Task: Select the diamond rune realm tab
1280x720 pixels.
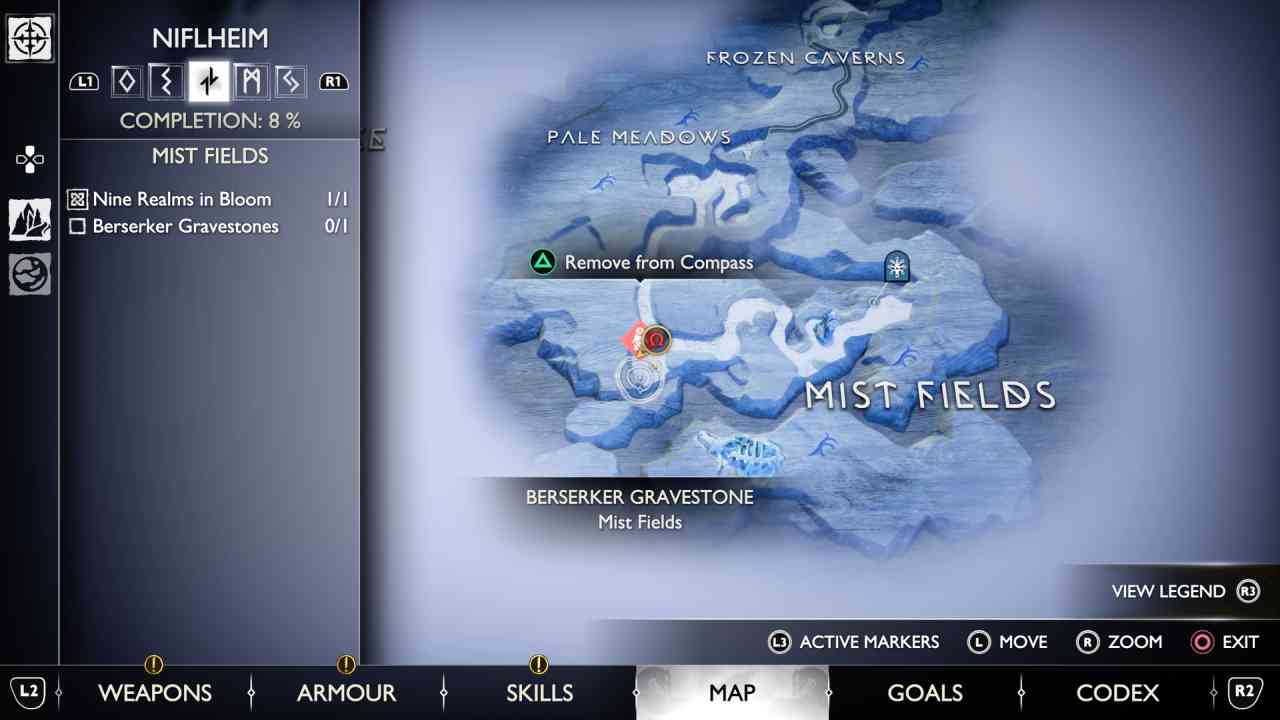Action: tap(125, 81)
